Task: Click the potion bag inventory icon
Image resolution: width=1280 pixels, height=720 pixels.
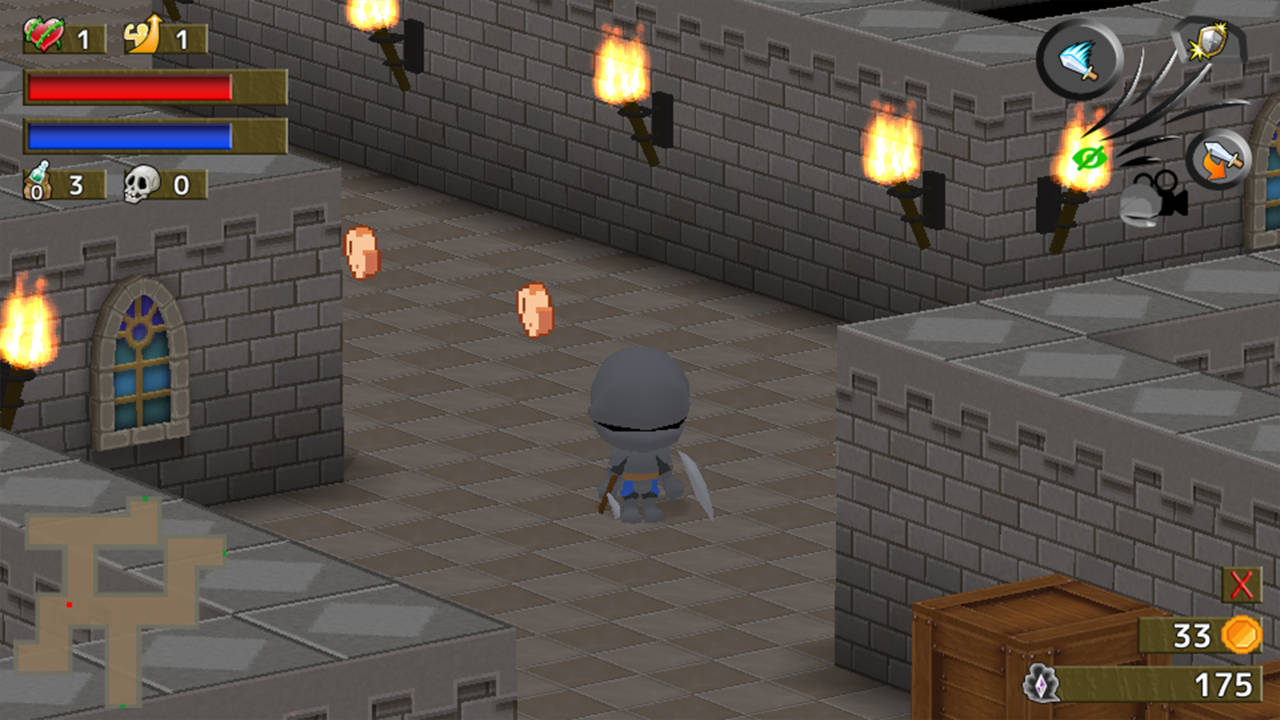Action: click(x=38, y=182)
